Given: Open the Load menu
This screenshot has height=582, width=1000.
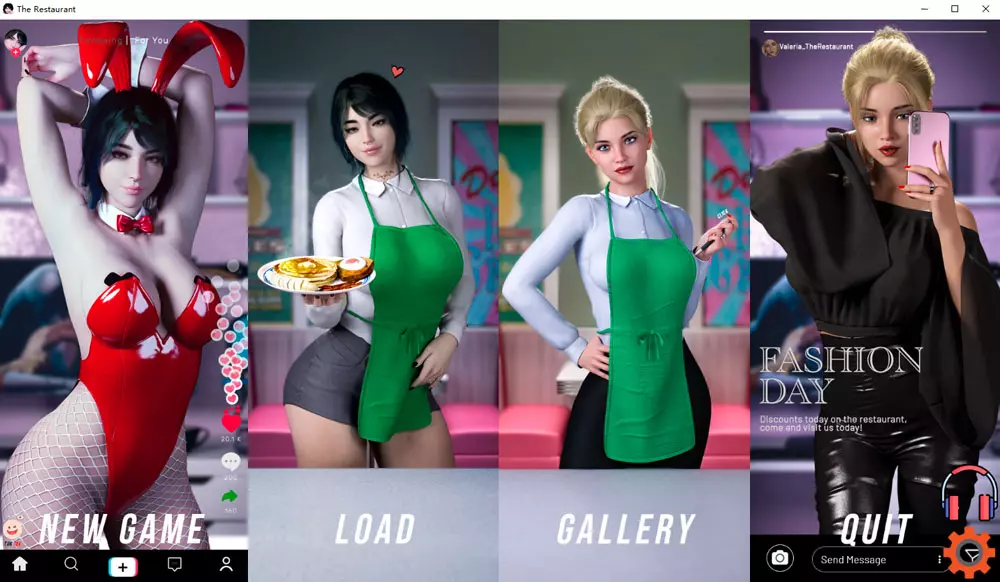Looking at the screenshot, I should point(375,529).
